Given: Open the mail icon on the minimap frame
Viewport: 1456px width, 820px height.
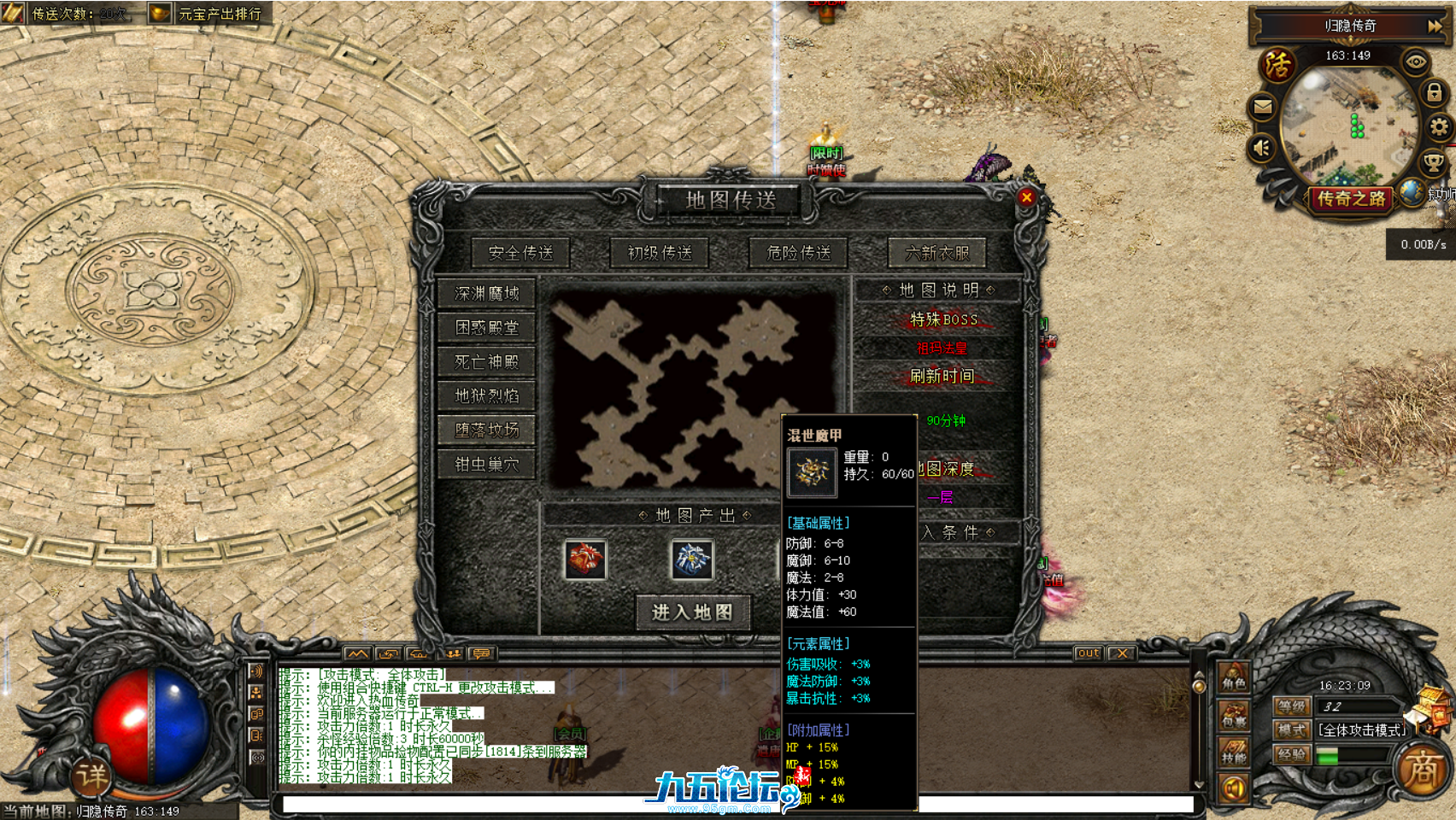Looking at the screenshot, I should [x=1262, y=107].
